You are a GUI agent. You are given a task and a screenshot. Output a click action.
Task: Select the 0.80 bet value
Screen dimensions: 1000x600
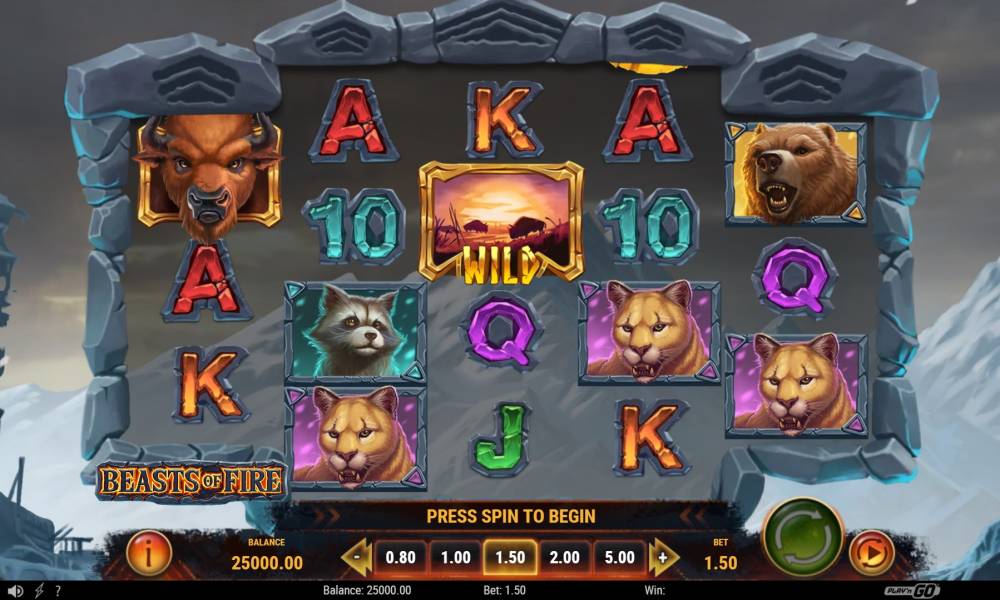400,557
